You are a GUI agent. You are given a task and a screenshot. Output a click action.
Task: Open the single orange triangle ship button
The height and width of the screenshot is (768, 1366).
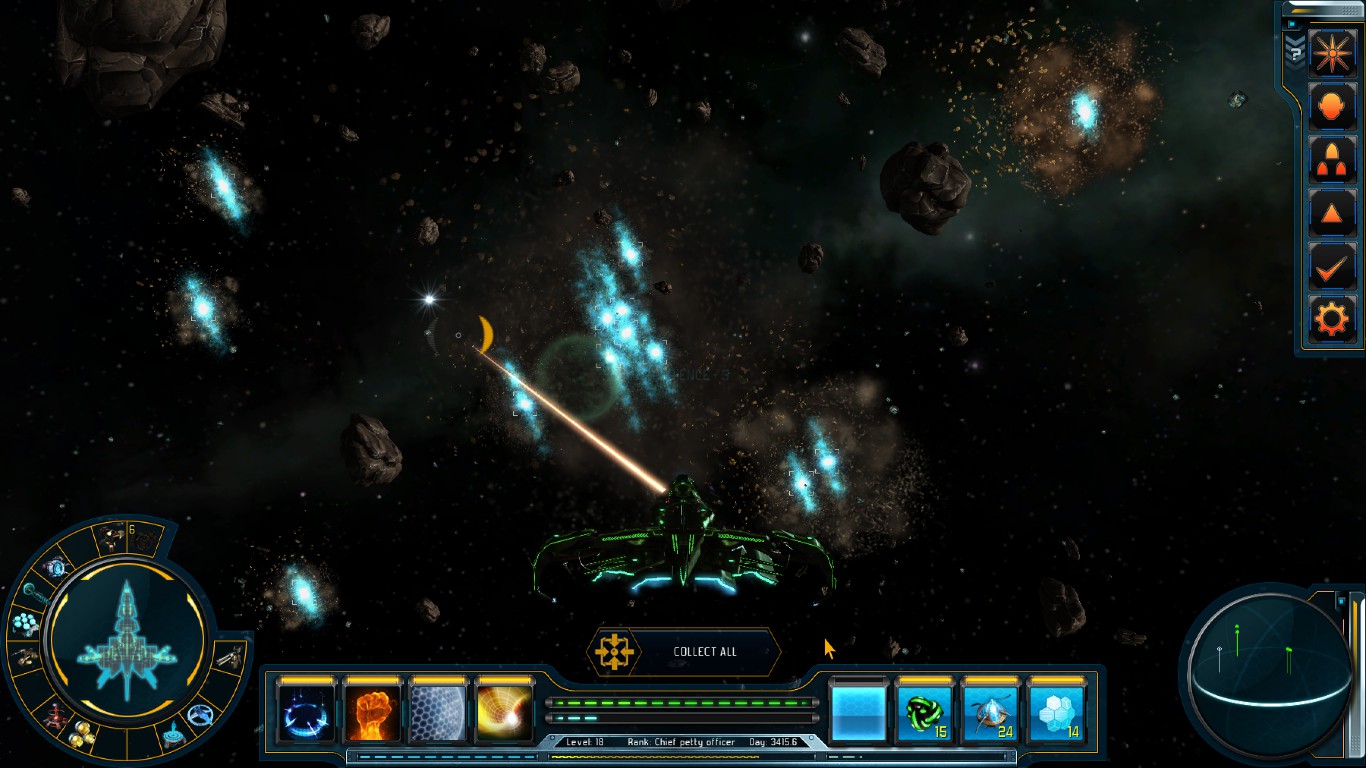click(x=1332, y=213)
